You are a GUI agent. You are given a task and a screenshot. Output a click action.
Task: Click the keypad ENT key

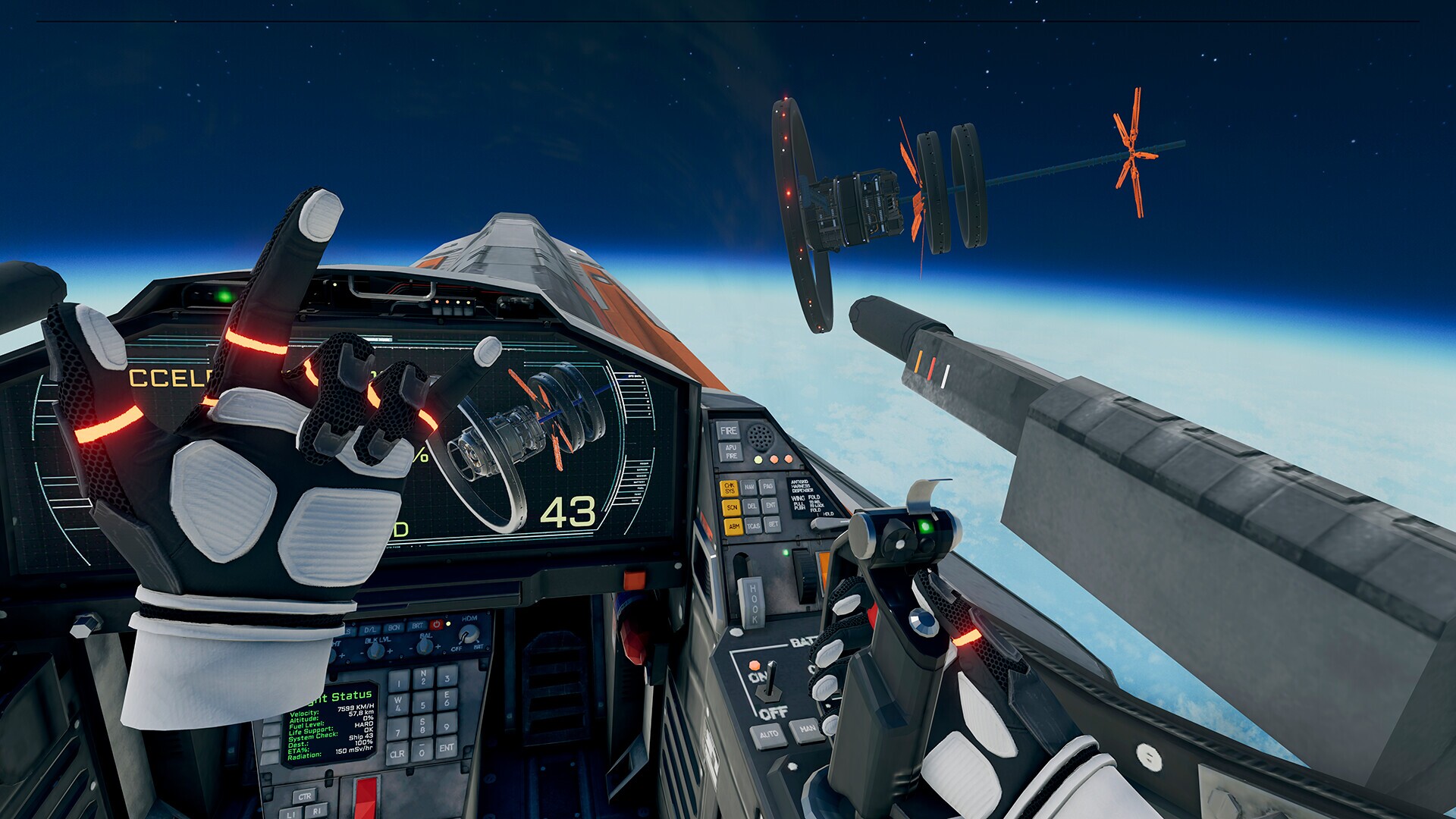[x=446, y=746]
